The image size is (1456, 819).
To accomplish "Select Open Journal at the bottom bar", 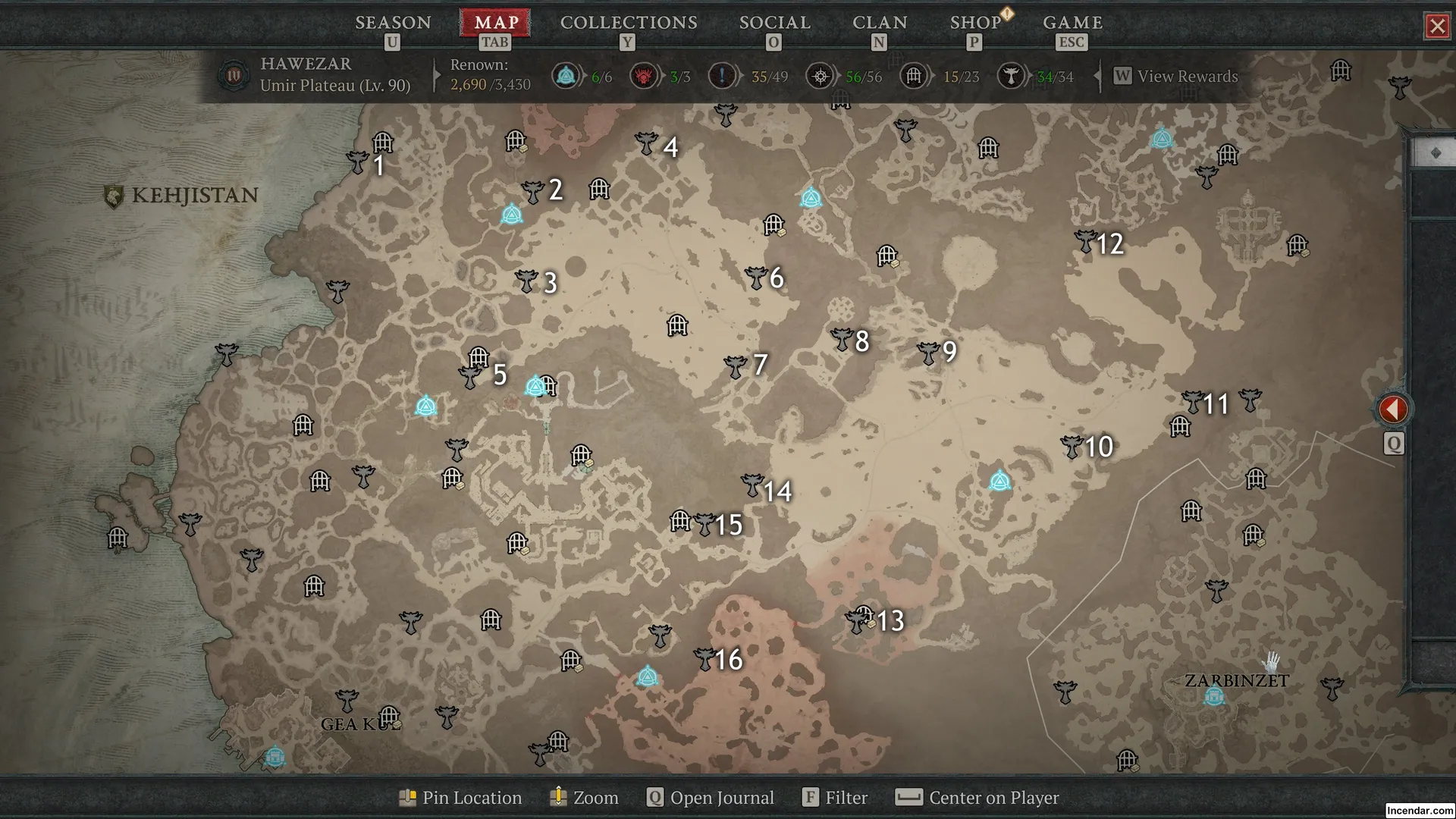I will coord(711,798).
